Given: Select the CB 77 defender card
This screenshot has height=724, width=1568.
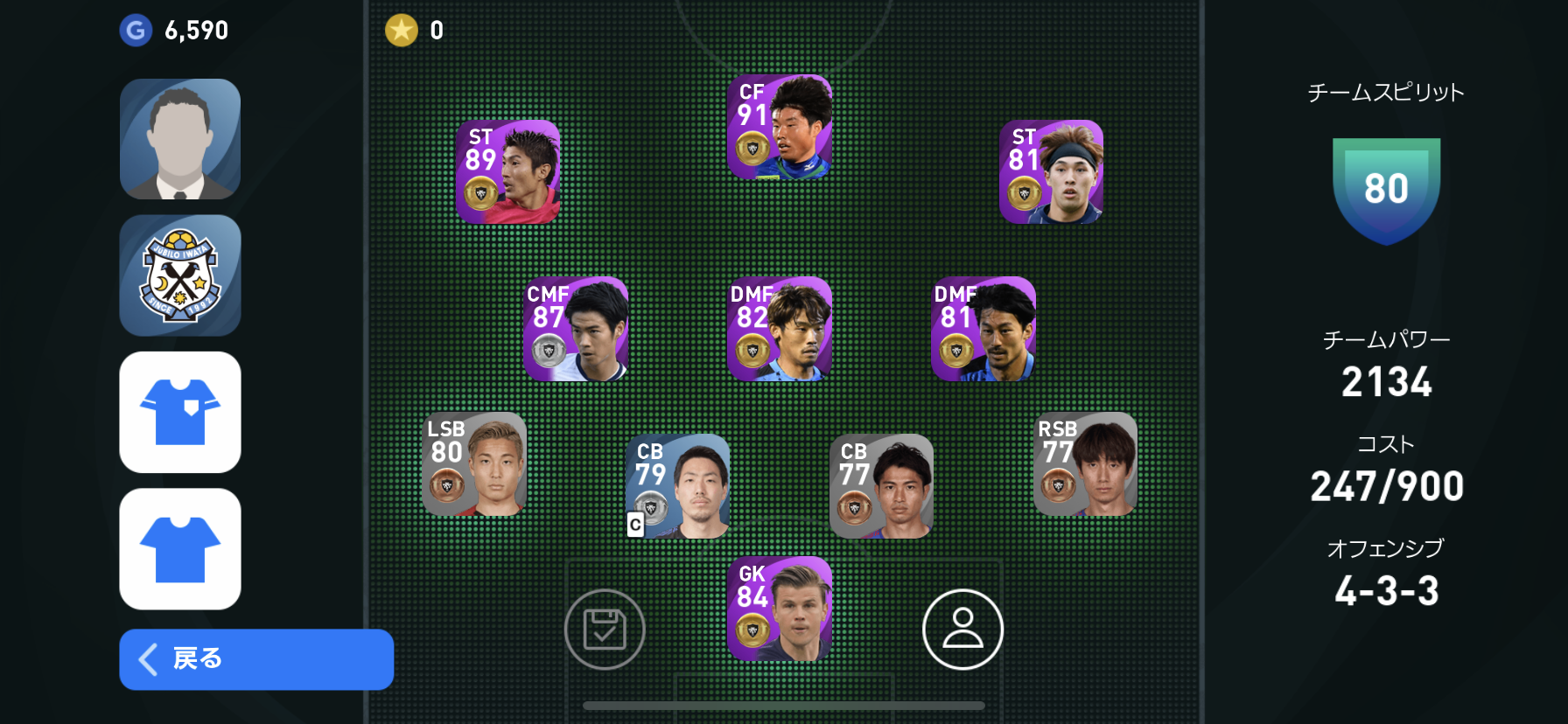Looking at the screenshot, I should pyautogui.click(x=881, y=486).
